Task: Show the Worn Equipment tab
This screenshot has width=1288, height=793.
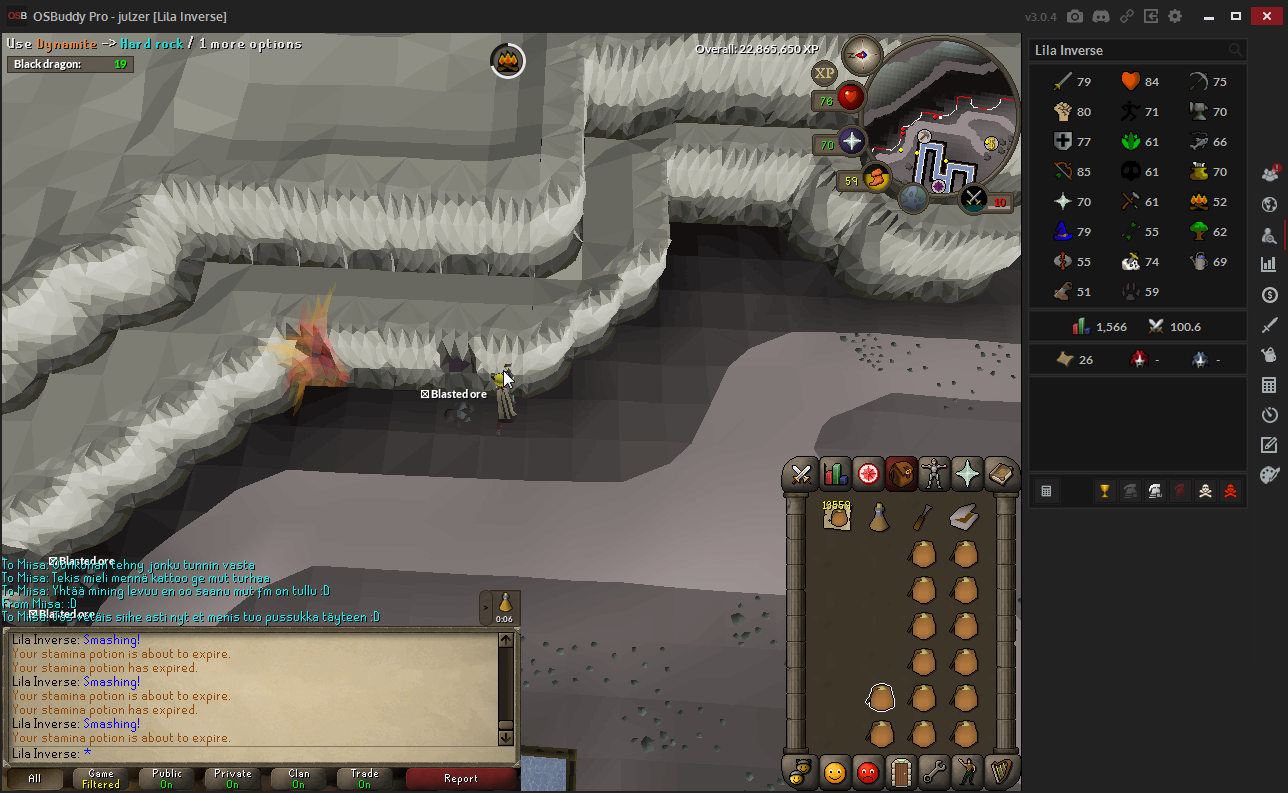Action: coord(934,474)
